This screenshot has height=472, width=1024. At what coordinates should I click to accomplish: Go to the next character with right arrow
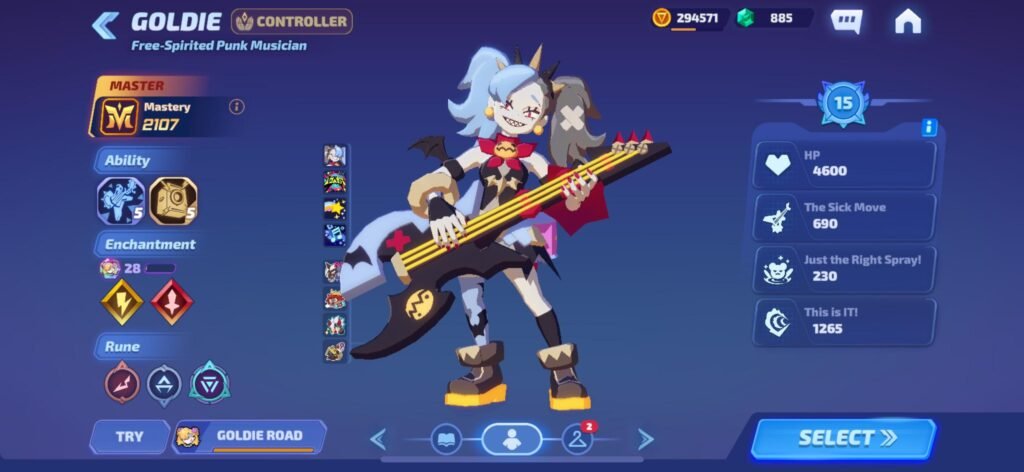click(x=645, y=438)
